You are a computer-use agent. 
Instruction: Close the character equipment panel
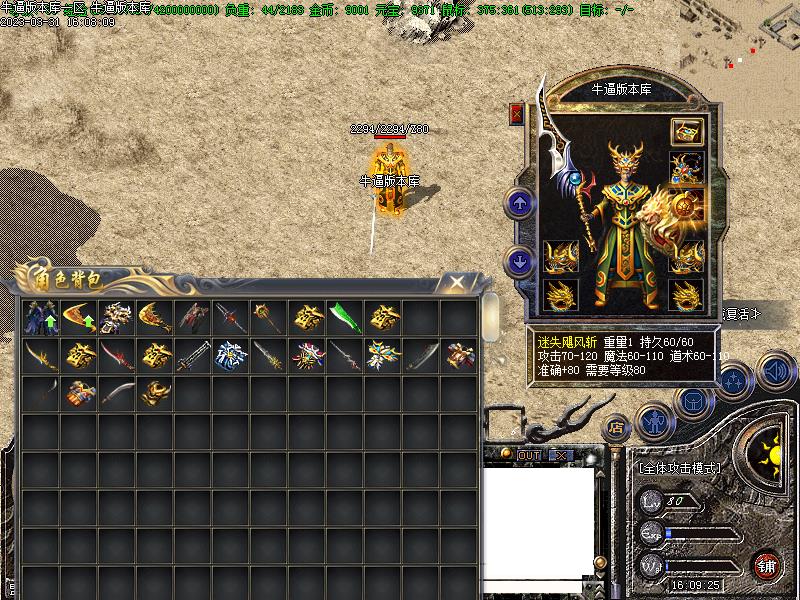(x=517, y=114)
